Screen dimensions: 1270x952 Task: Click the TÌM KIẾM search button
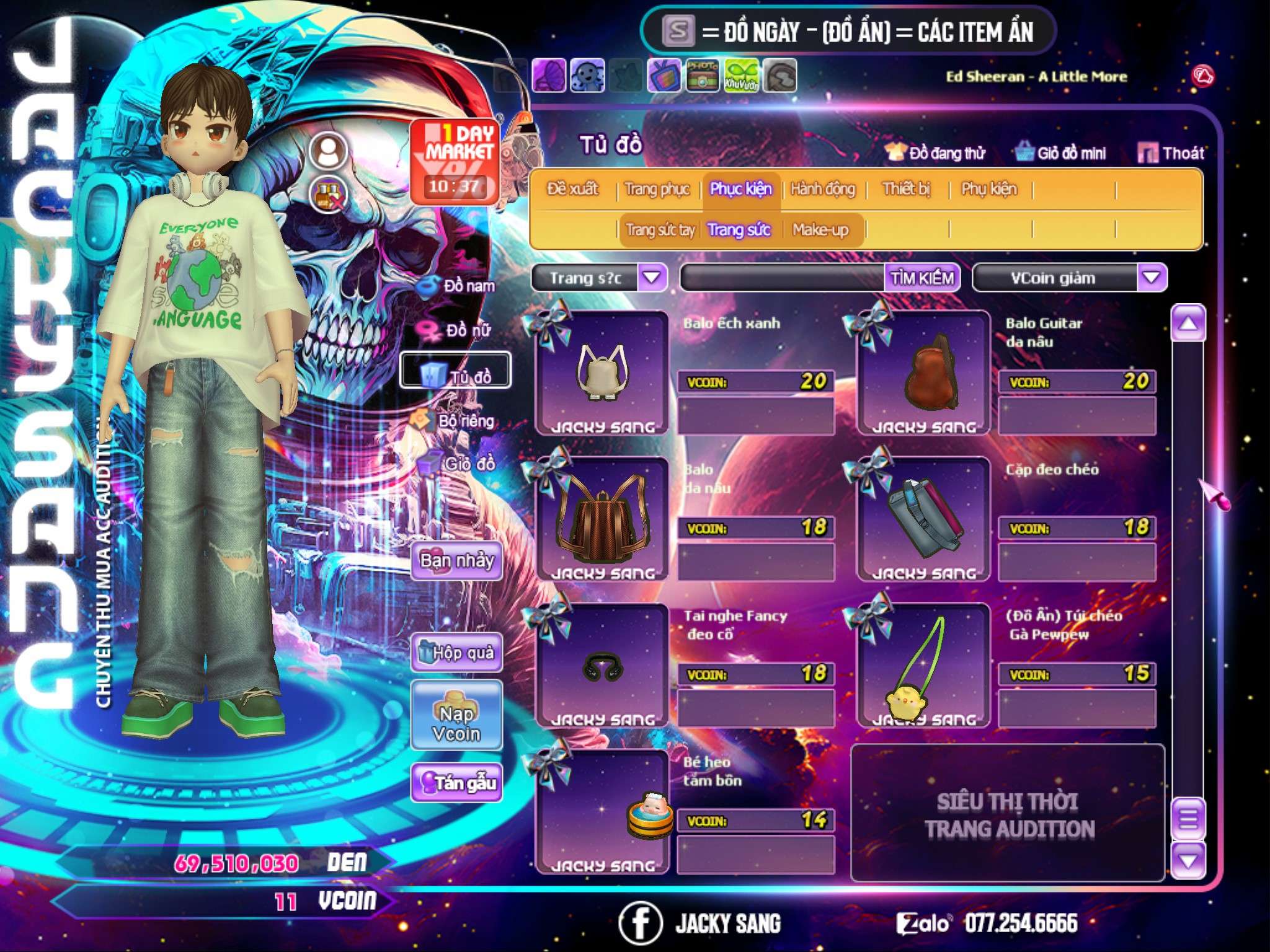point(921,278)
